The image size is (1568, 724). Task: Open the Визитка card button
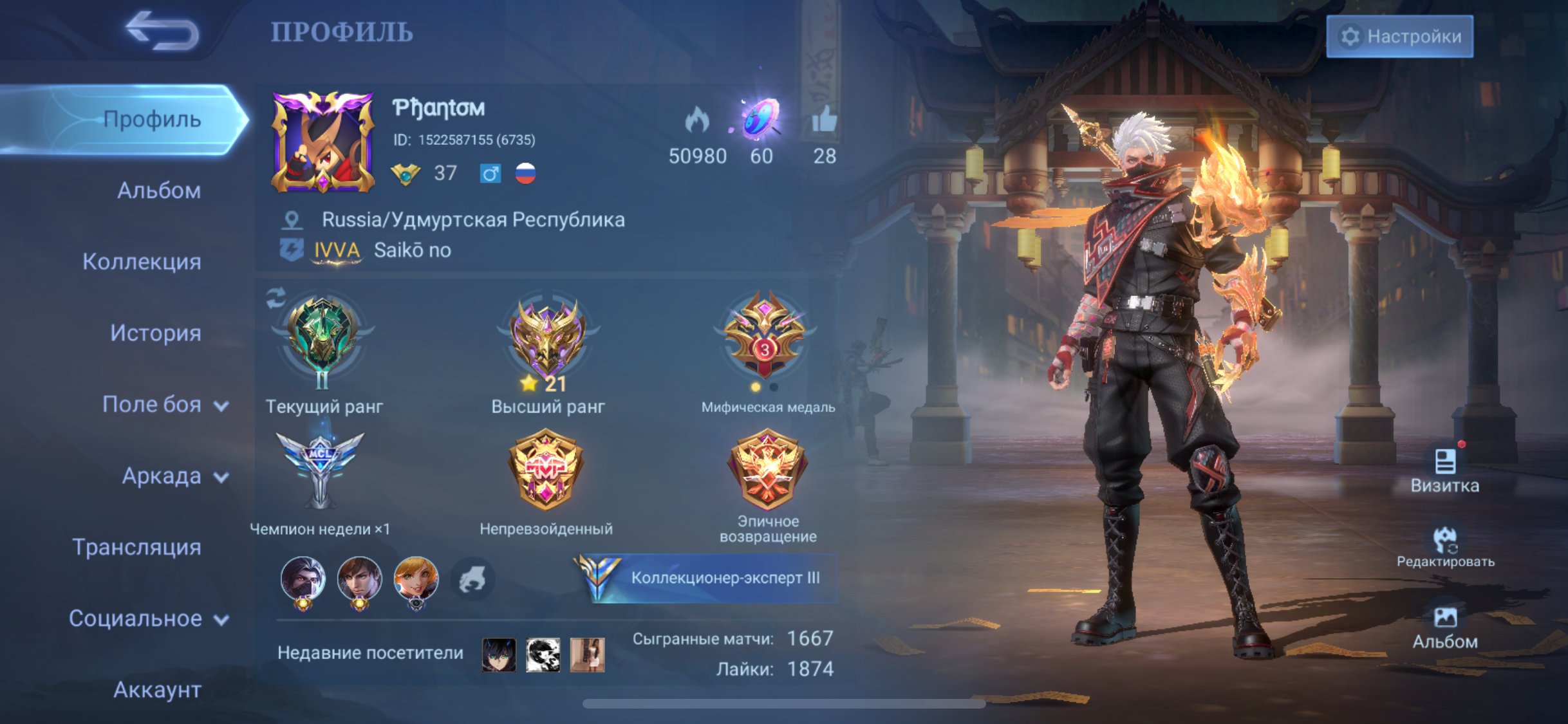point(1444,470)
